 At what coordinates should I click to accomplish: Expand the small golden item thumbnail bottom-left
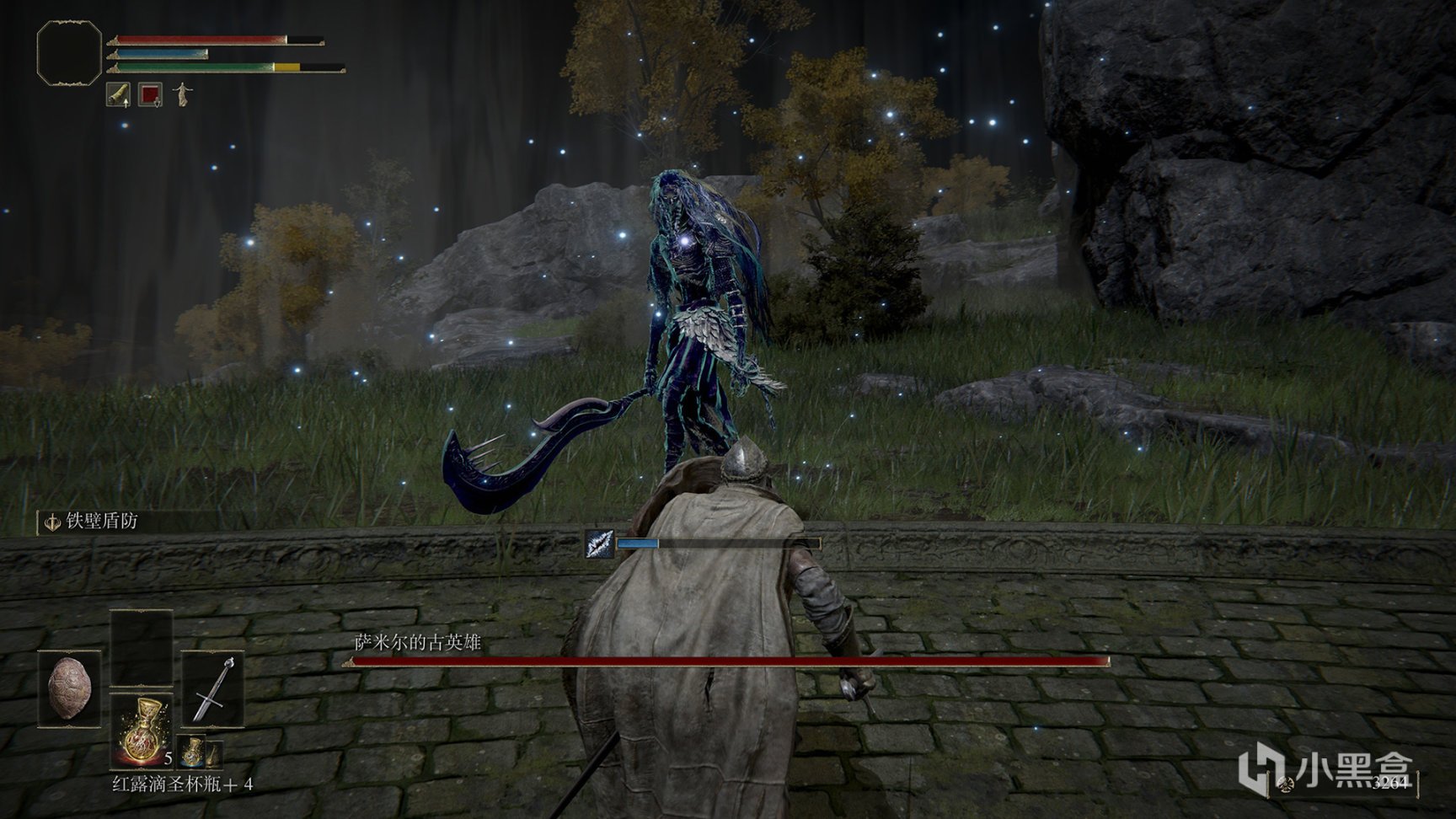point(212,752)
